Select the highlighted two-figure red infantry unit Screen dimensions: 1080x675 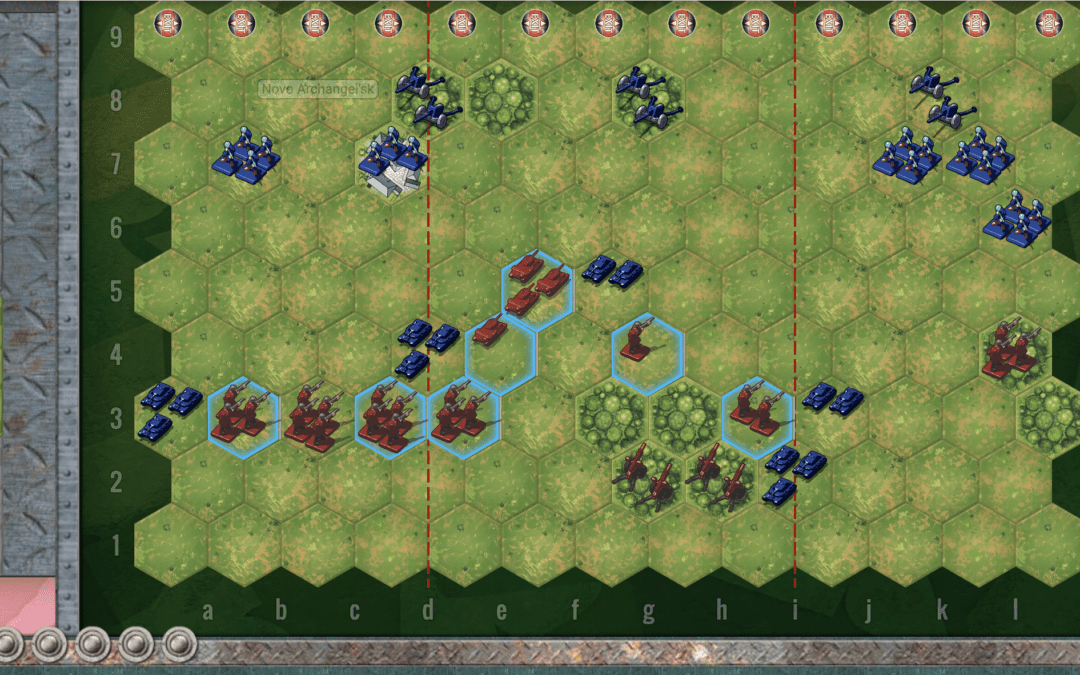[757, 417]
